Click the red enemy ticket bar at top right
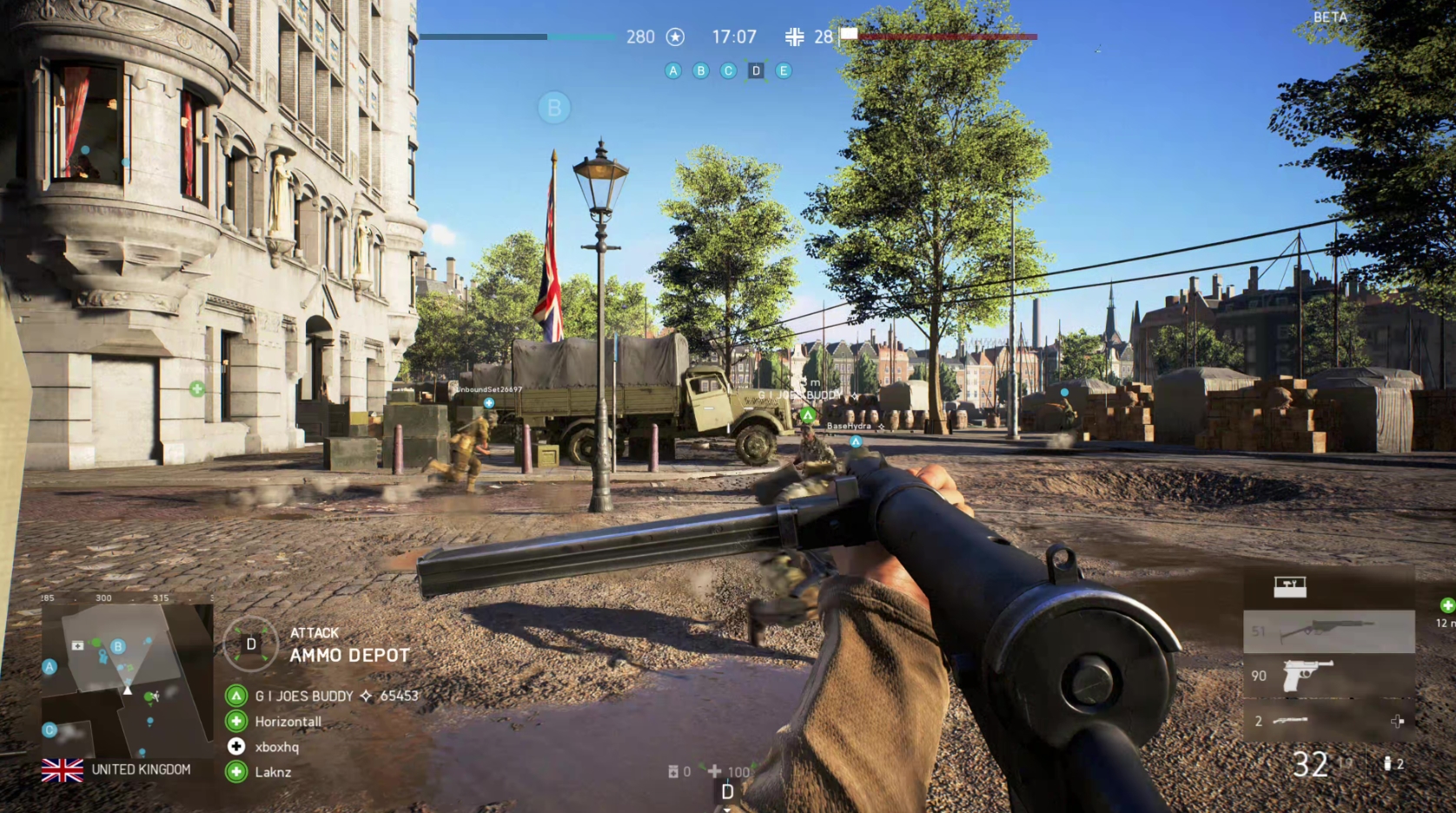The width and height of the screenshot is (1456, 813). 947,36
